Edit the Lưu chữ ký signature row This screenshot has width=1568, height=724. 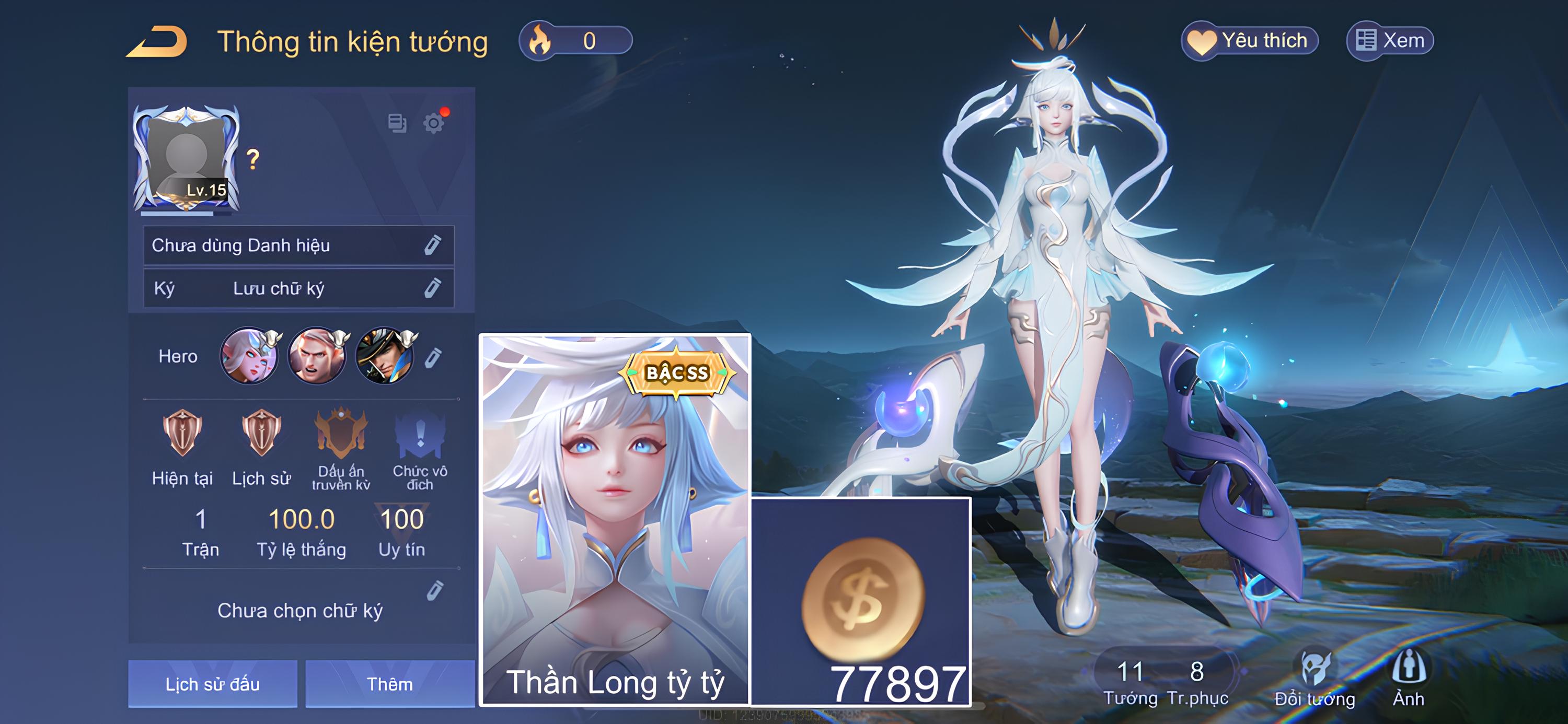point(432,288)
